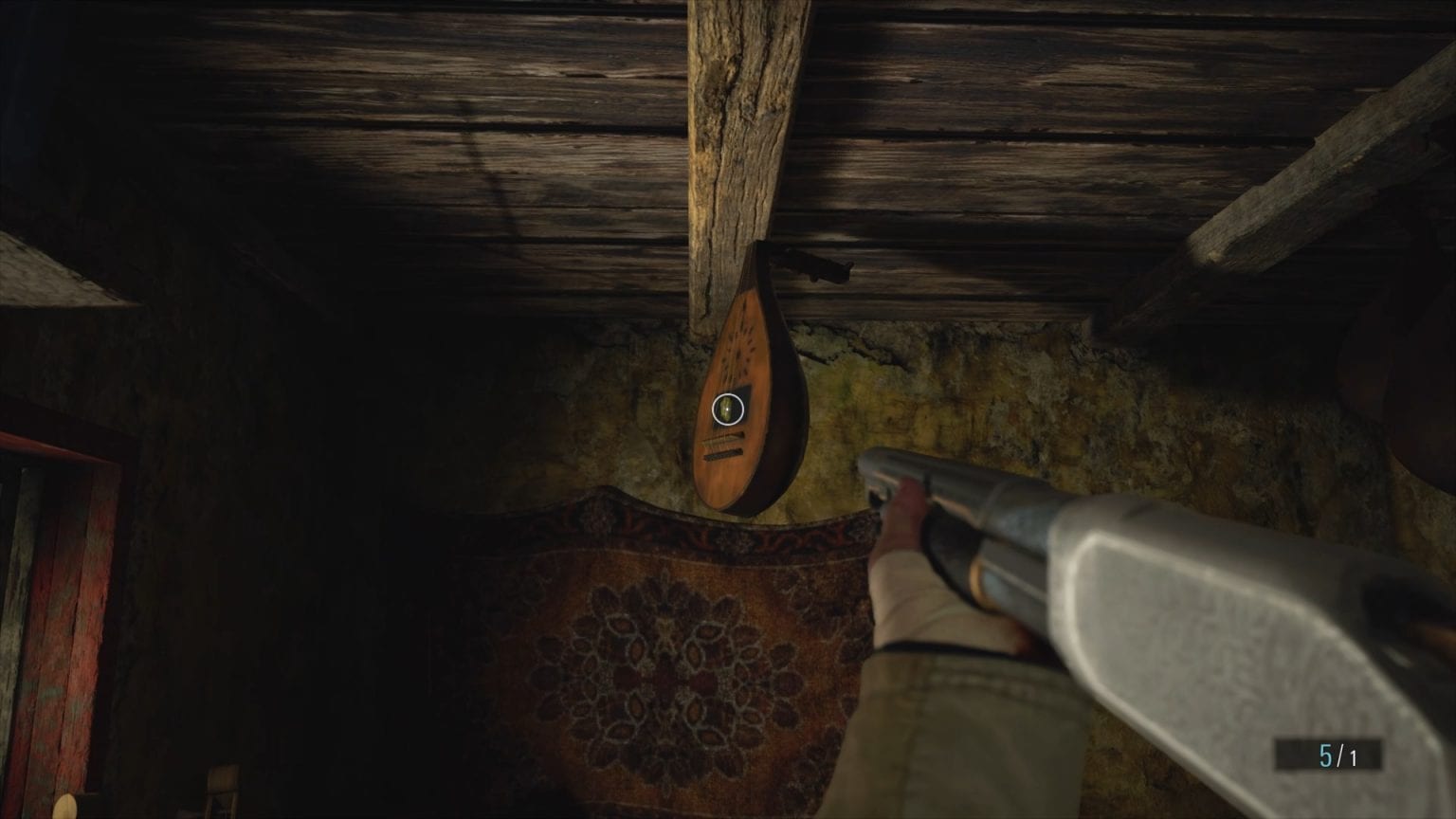Click the blue ammo count number 5
Viewport: 1456px width, 819px height.
point(1324,754)
